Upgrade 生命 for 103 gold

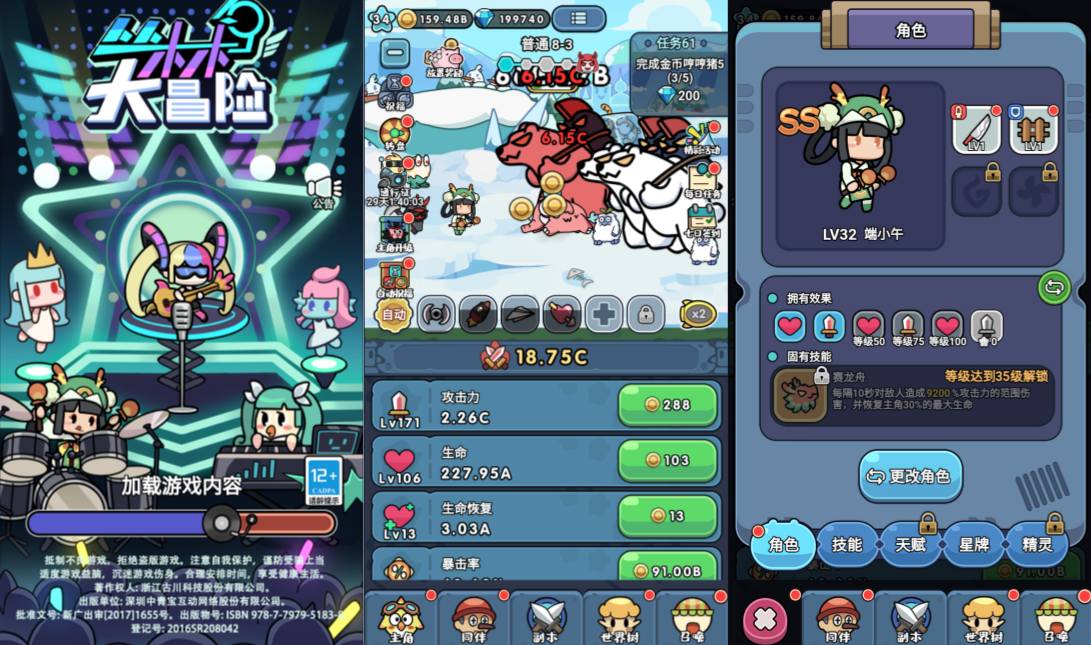(x=667, y=460)
